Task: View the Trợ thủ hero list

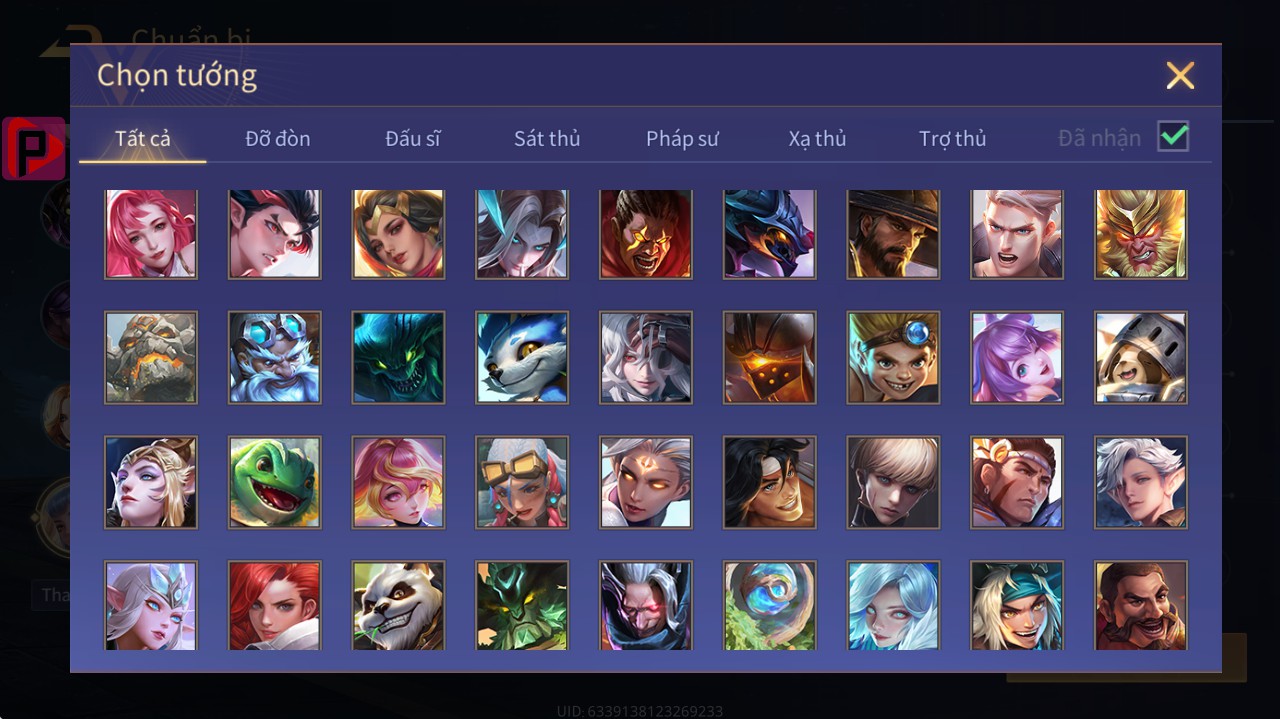Action: point(952,138)
